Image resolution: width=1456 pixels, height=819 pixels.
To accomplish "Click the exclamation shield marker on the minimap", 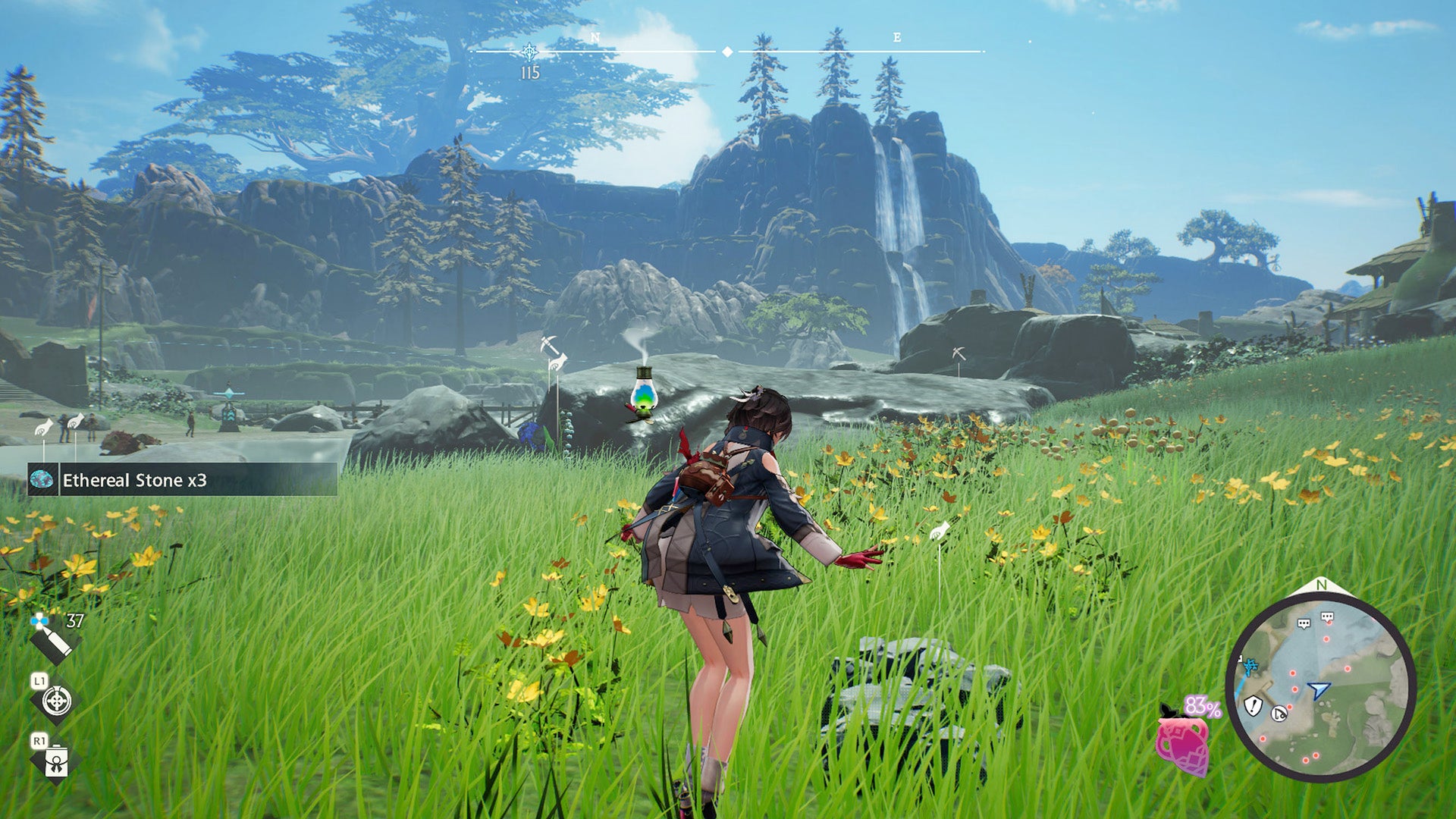I will [1254, 707].
